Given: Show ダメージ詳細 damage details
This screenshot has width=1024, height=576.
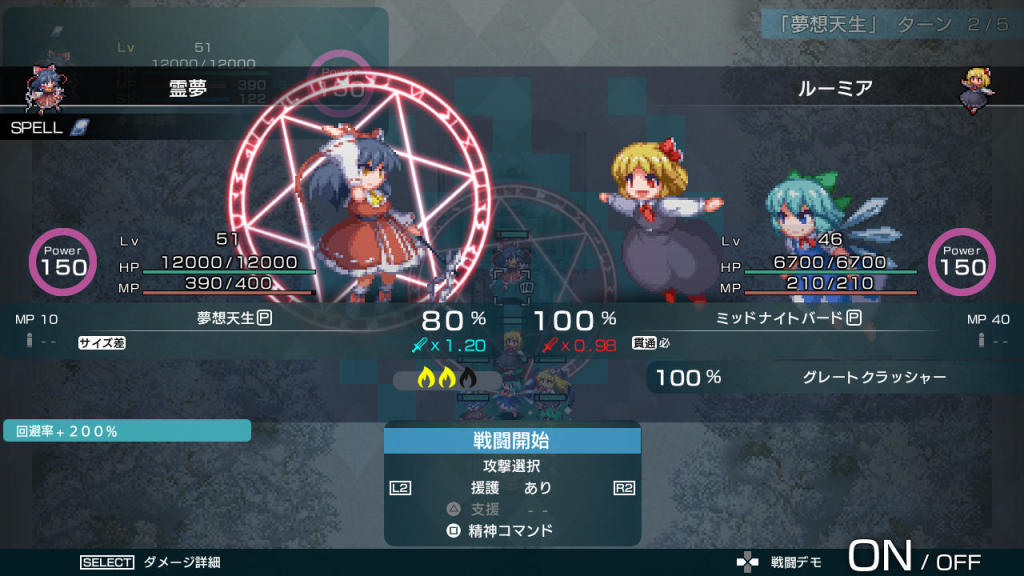Looking at the screenshot, I should (x=181, y=562).
